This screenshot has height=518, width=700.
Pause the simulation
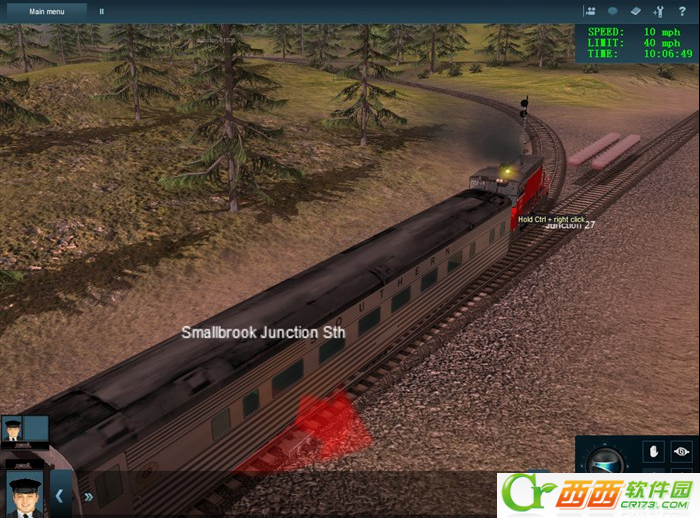101,12
